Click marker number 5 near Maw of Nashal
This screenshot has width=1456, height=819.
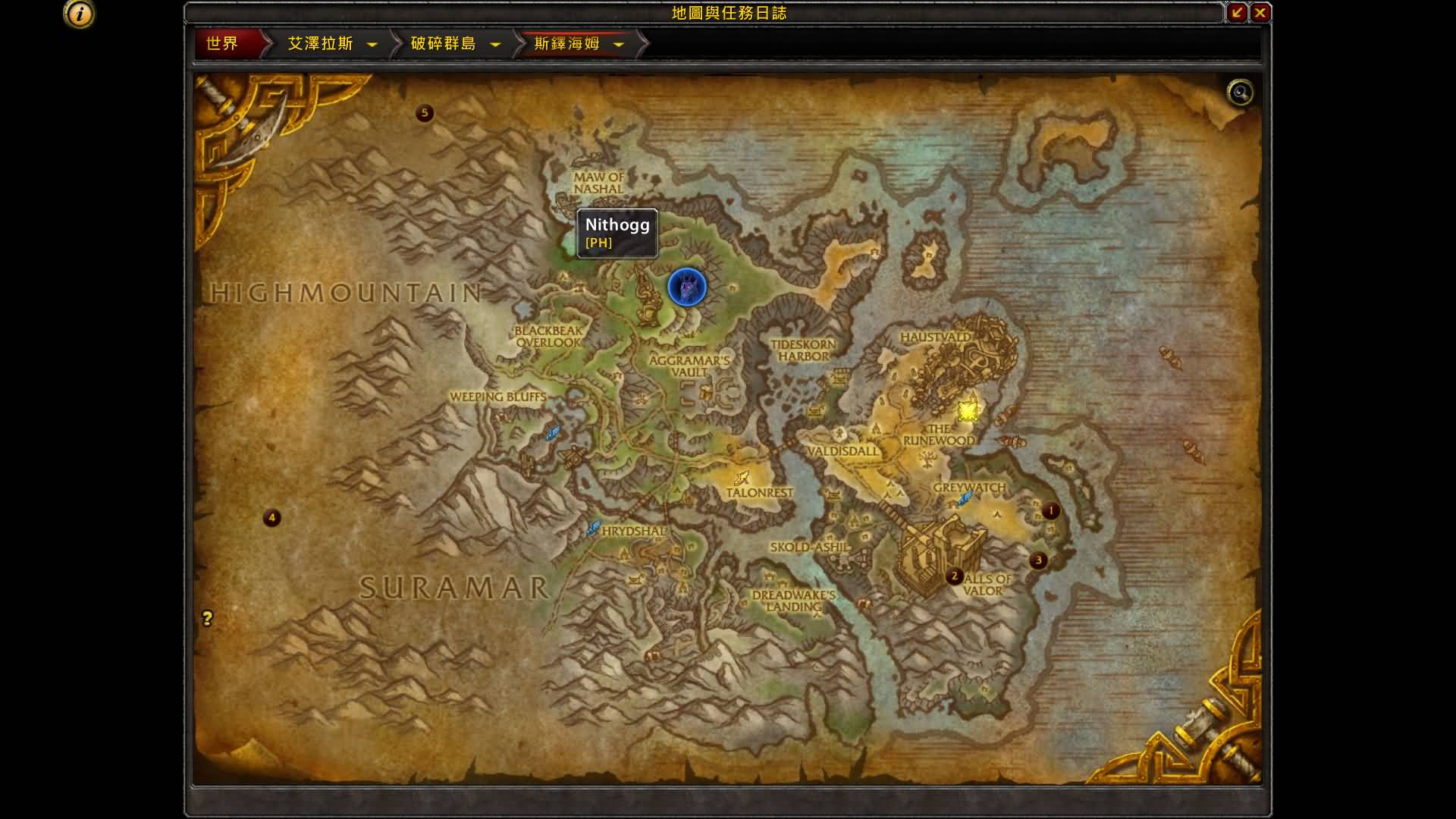425,112
